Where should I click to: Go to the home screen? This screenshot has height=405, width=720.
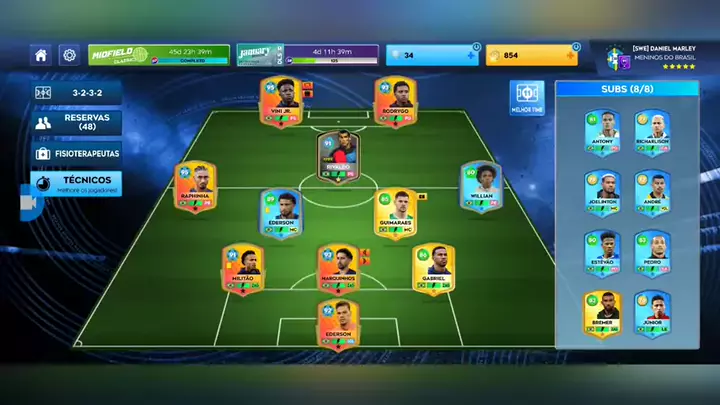41,55
